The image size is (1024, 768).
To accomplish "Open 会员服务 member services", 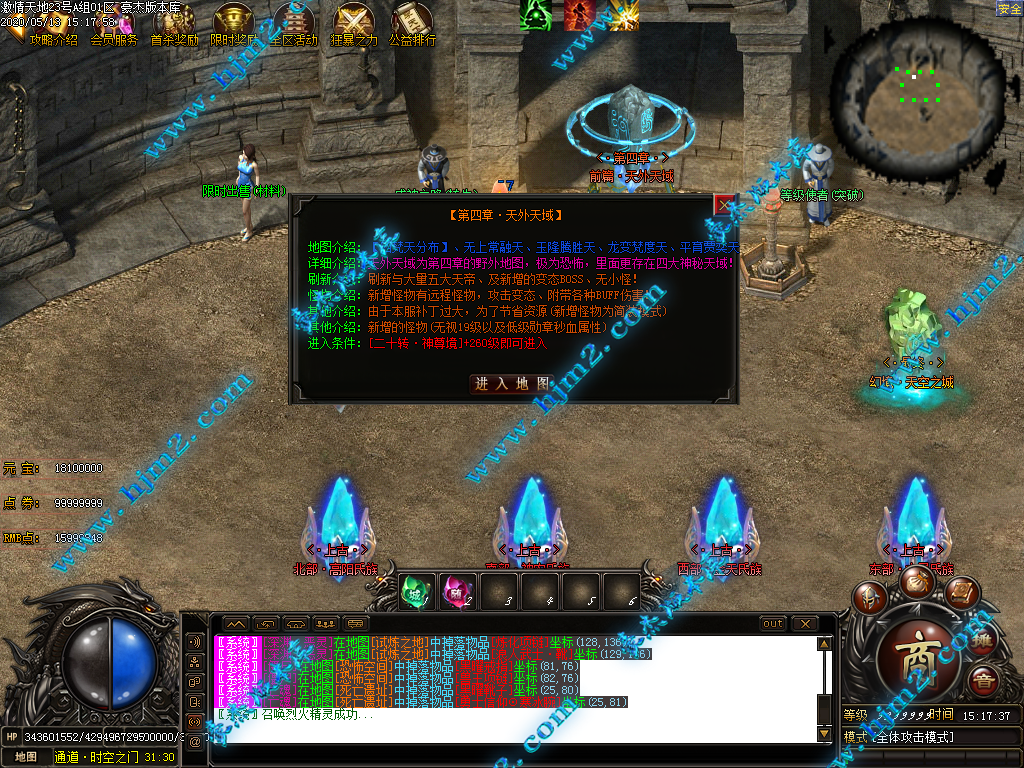I will point(113,25).
